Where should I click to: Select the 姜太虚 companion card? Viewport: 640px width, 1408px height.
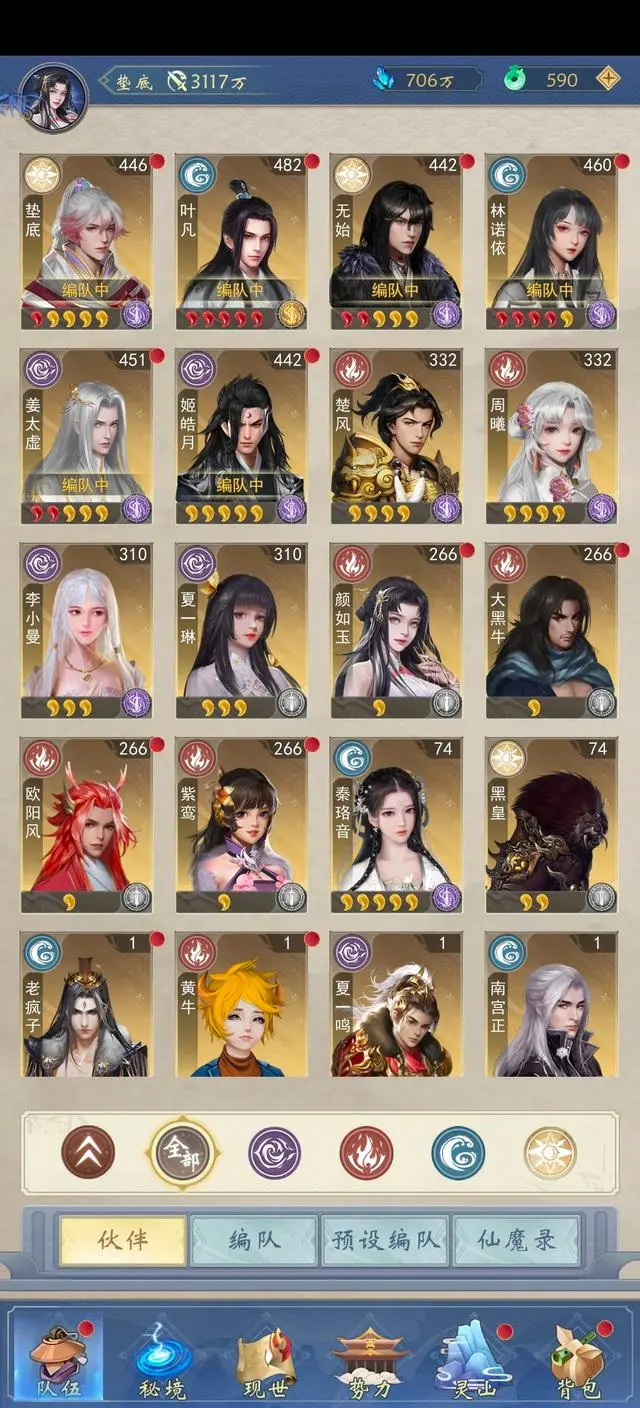coord(86,436)
